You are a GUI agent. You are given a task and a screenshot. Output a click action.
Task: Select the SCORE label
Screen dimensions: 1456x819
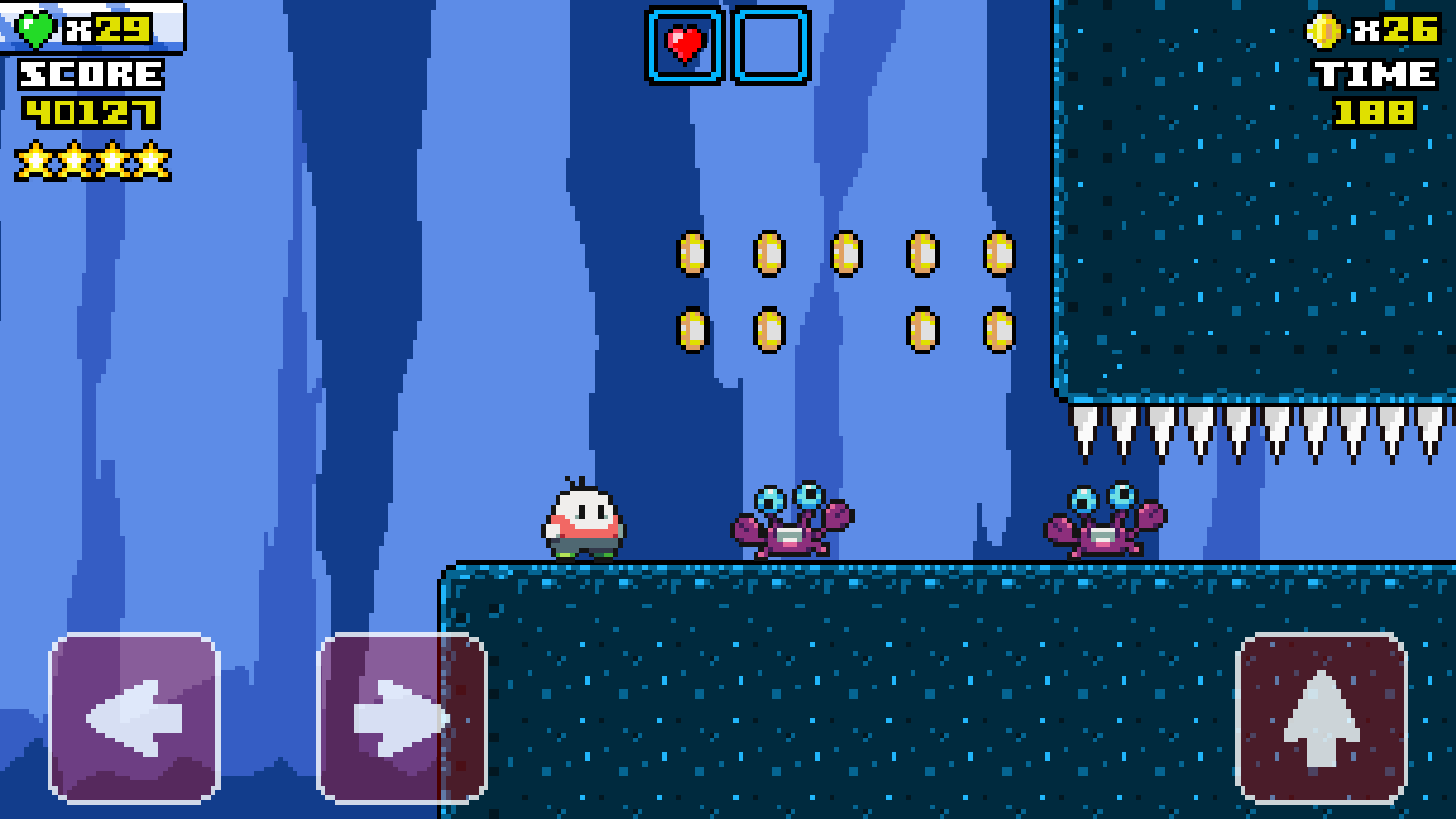tap(89, 74)
